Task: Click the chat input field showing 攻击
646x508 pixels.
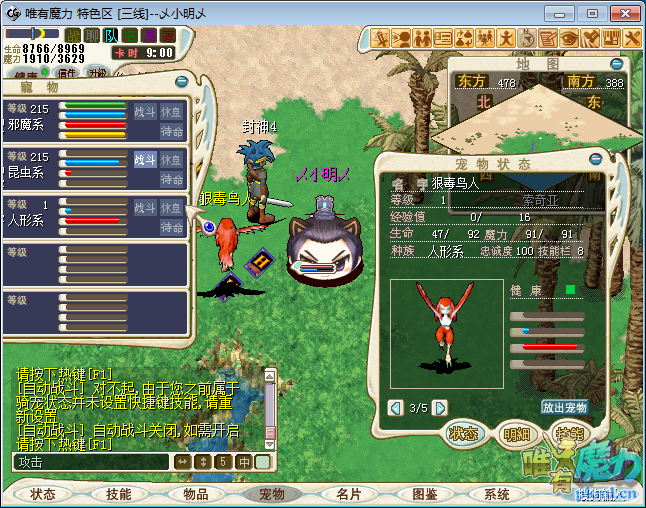Action: pos(90,462)
